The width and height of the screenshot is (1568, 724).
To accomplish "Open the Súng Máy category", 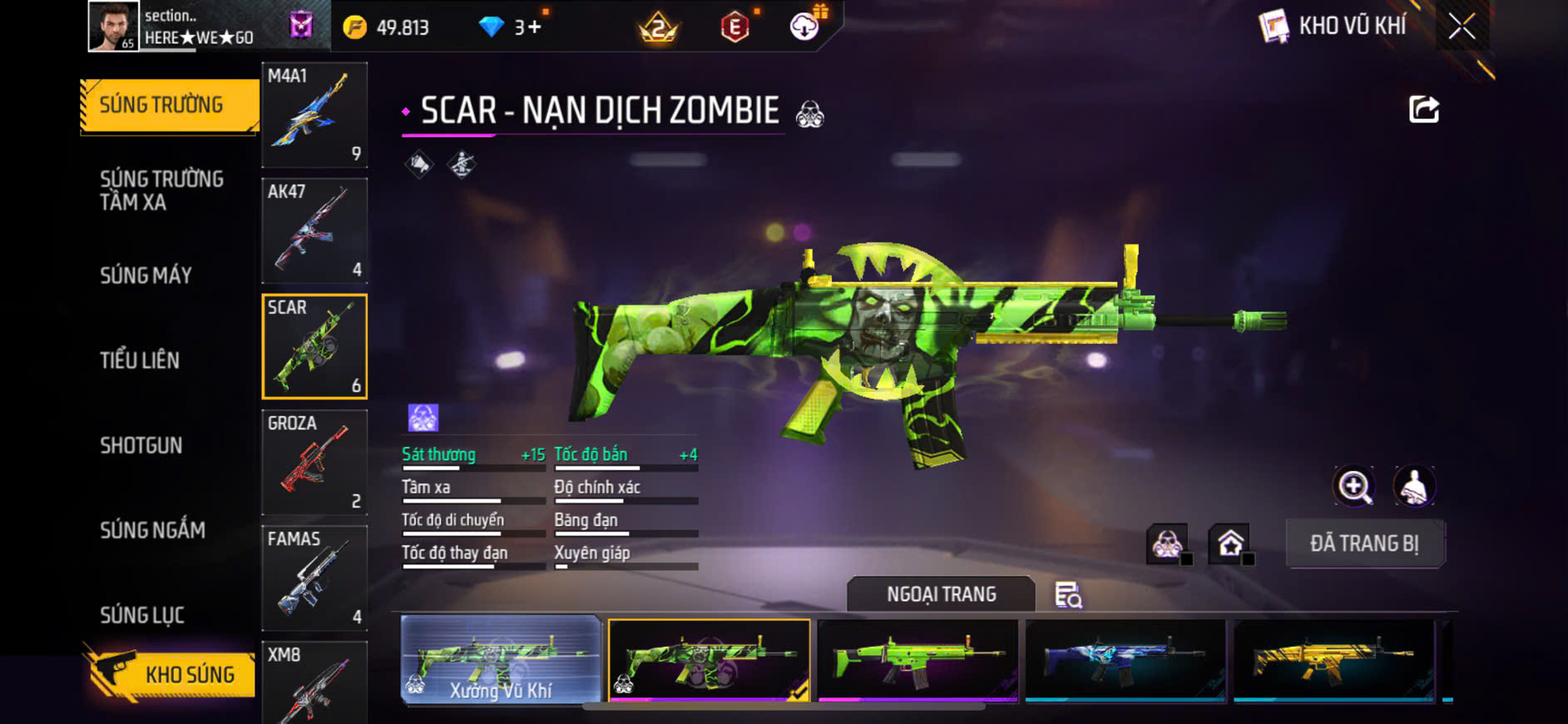I will coord(146,275).
